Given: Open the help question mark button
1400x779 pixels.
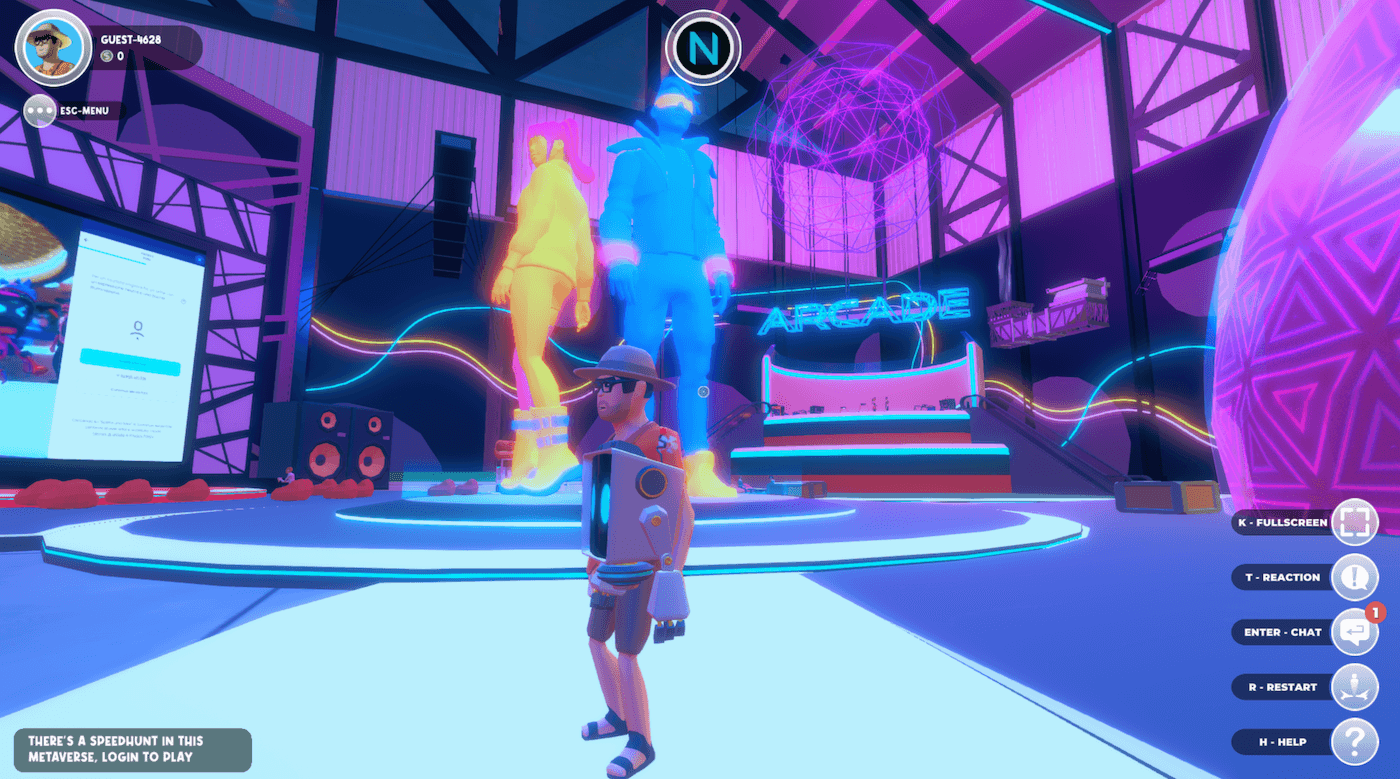Looking at the screenshot, I should tap(1355, 742).
